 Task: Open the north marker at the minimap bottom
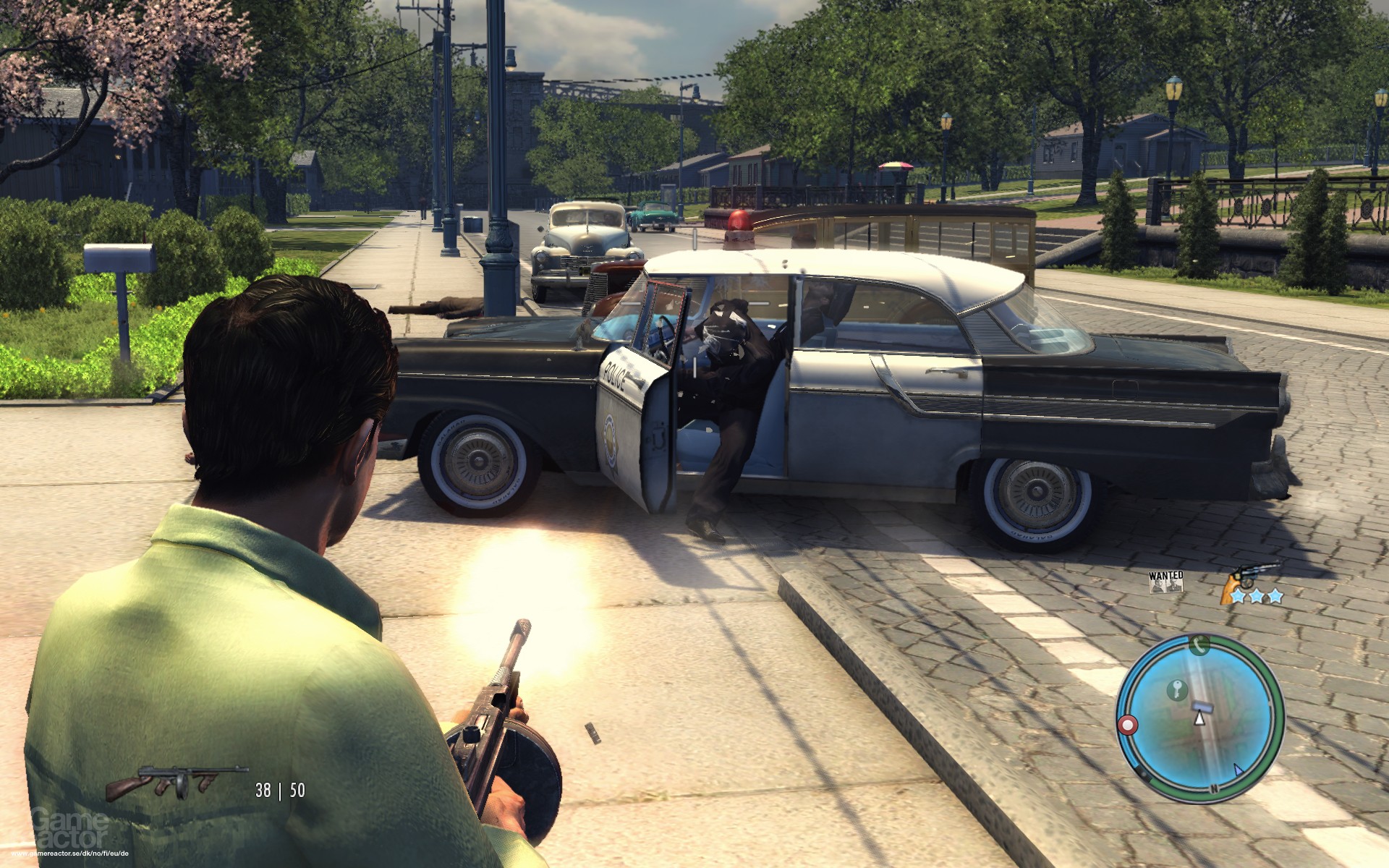point(1213,787)
